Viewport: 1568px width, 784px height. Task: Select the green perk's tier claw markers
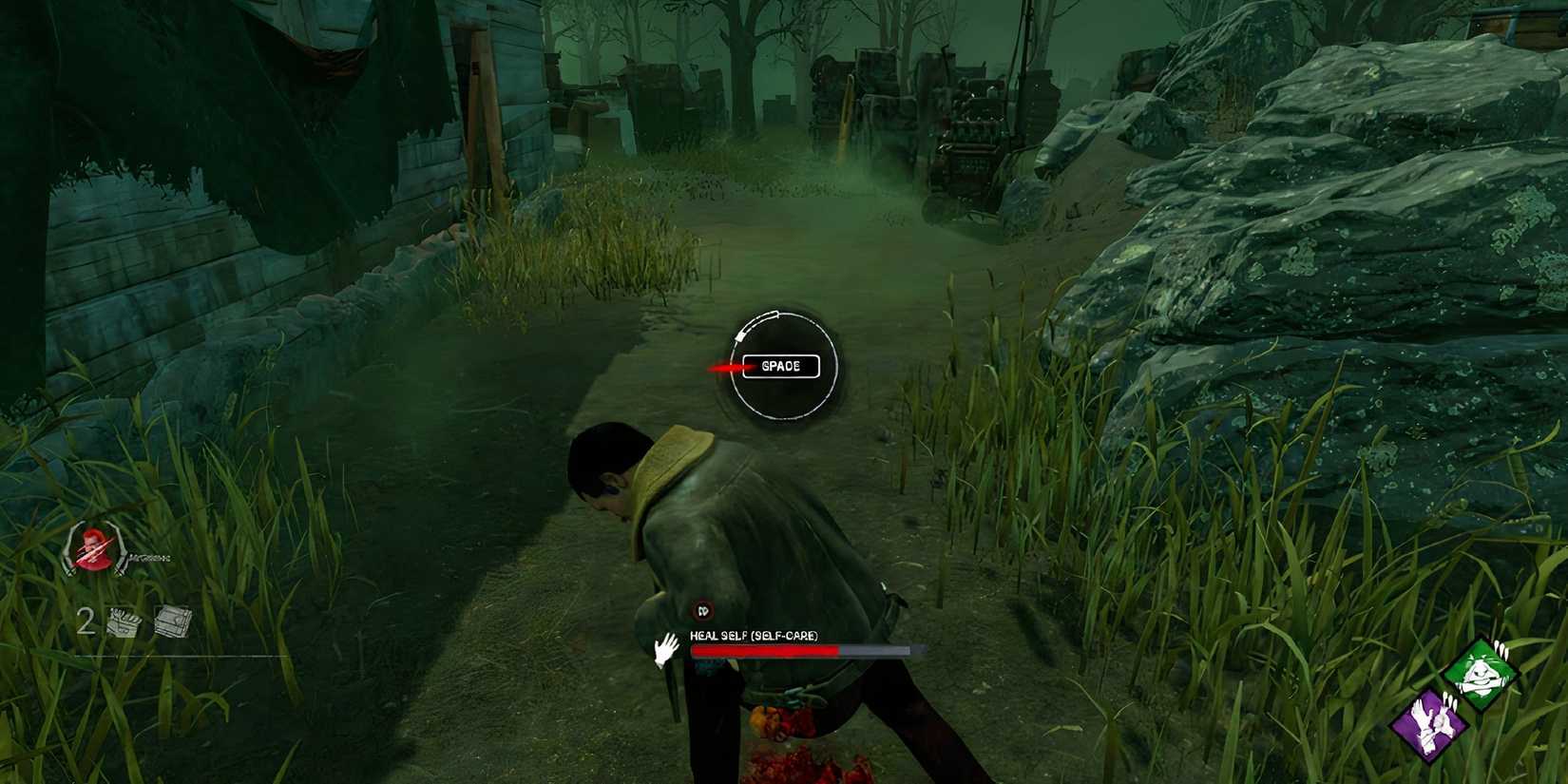1501,649
